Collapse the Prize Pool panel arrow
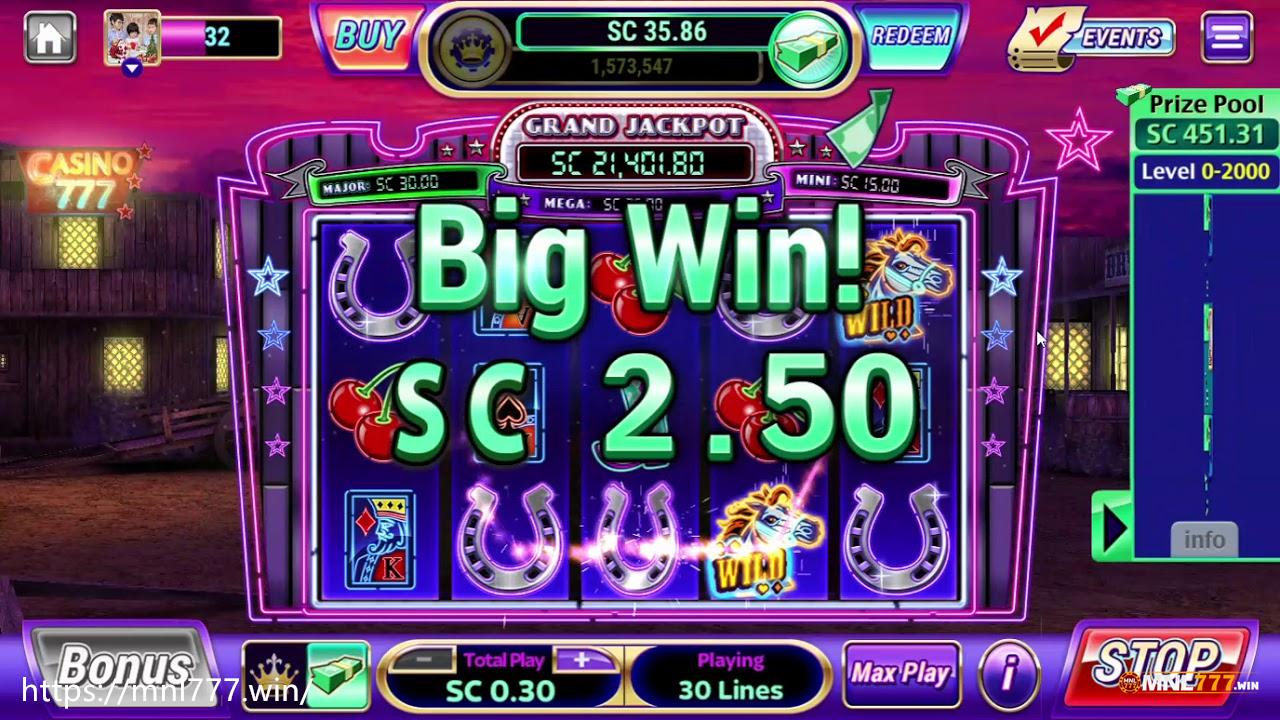This screenshot has height=720, width=1280. pyautogui.click(x=1113, y=526)
